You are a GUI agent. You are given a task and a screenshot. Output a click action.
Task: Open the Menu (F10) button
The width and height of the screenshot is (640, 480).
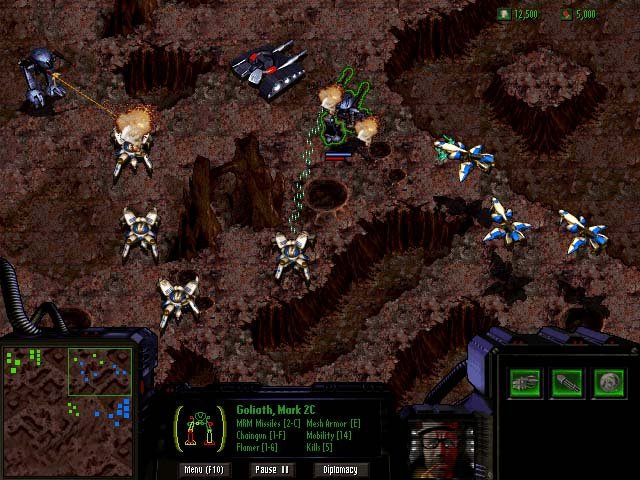[x=207, y=469]
